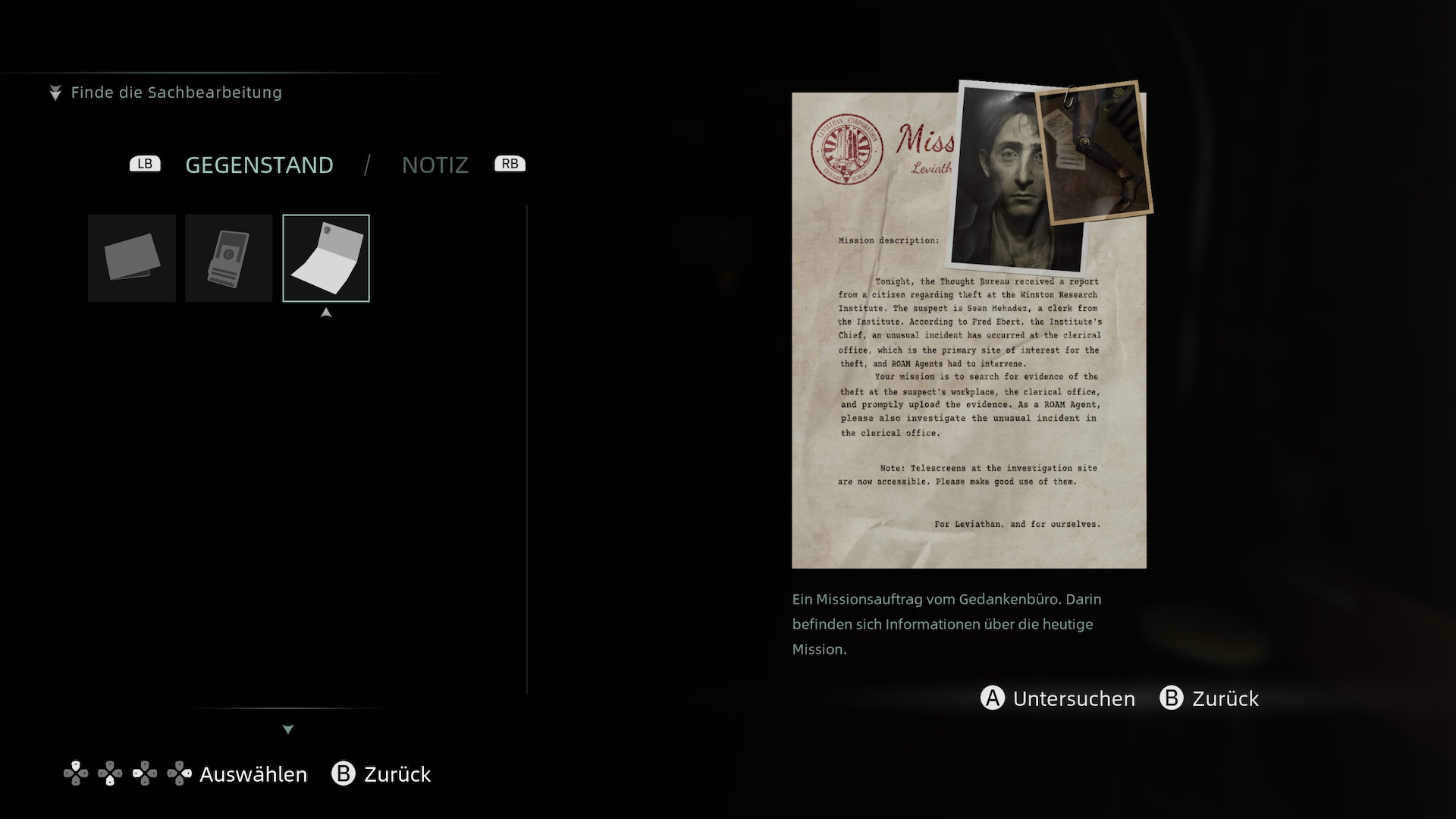Choose the cartridge item marked with a C

coord(228,258)
